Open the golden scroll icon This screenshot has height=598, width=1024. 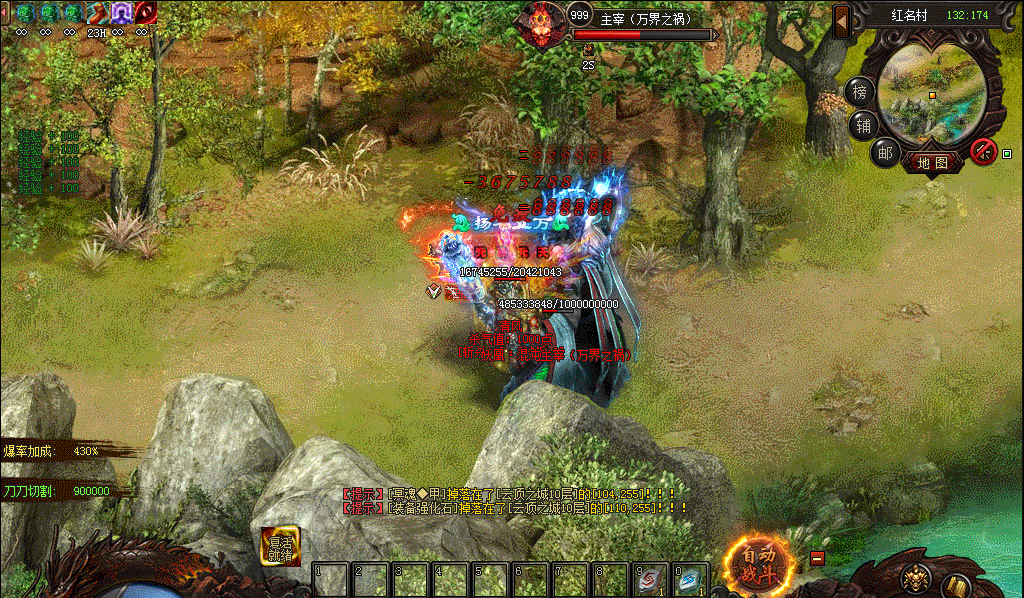tap(957, 584)
